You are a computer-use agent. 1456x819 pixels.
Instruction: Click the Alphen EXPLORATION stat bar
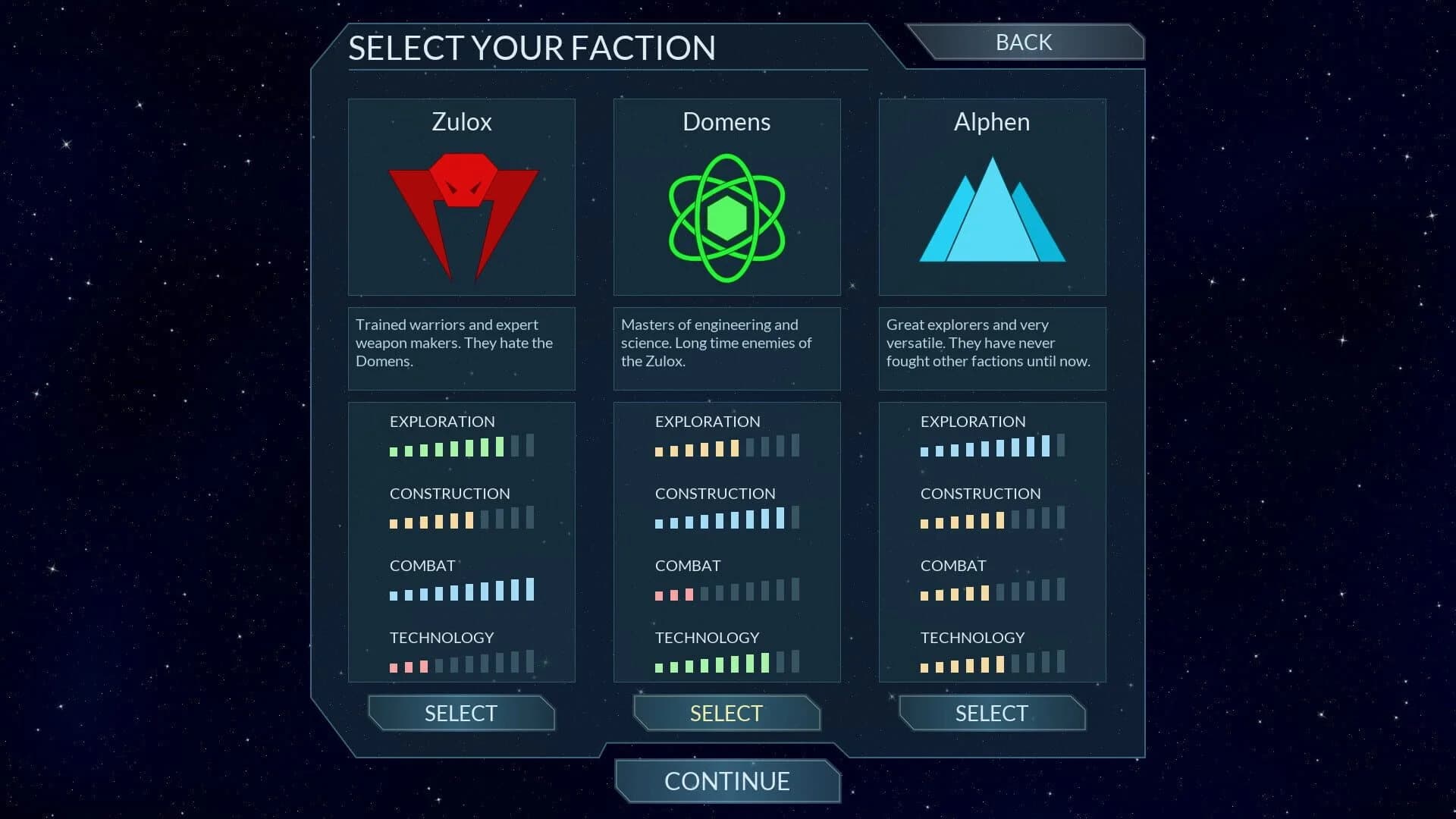click(x=990, y=447)
